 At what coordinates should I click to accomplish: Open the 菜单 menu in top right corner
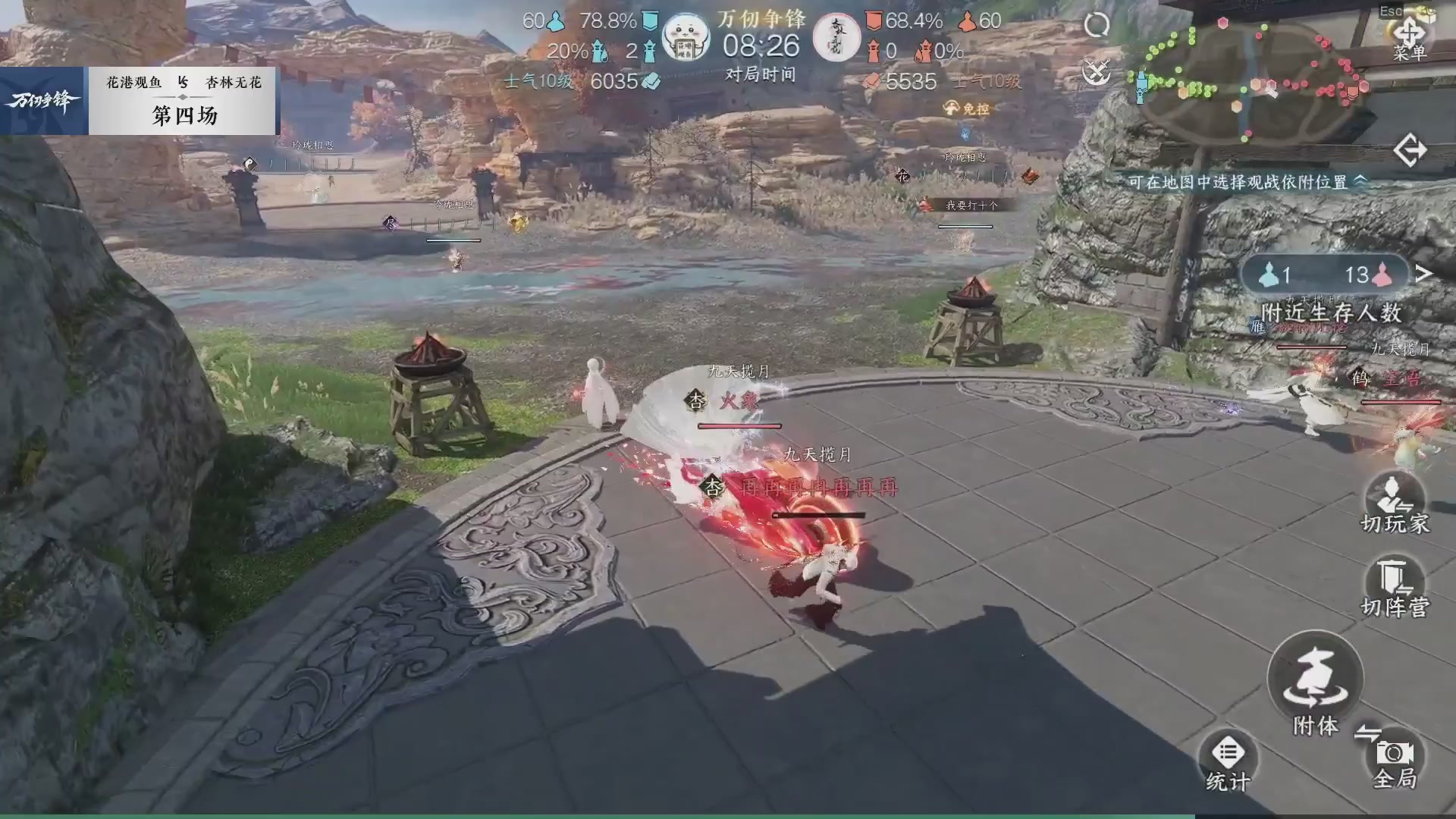click(x=1412, y=30)
